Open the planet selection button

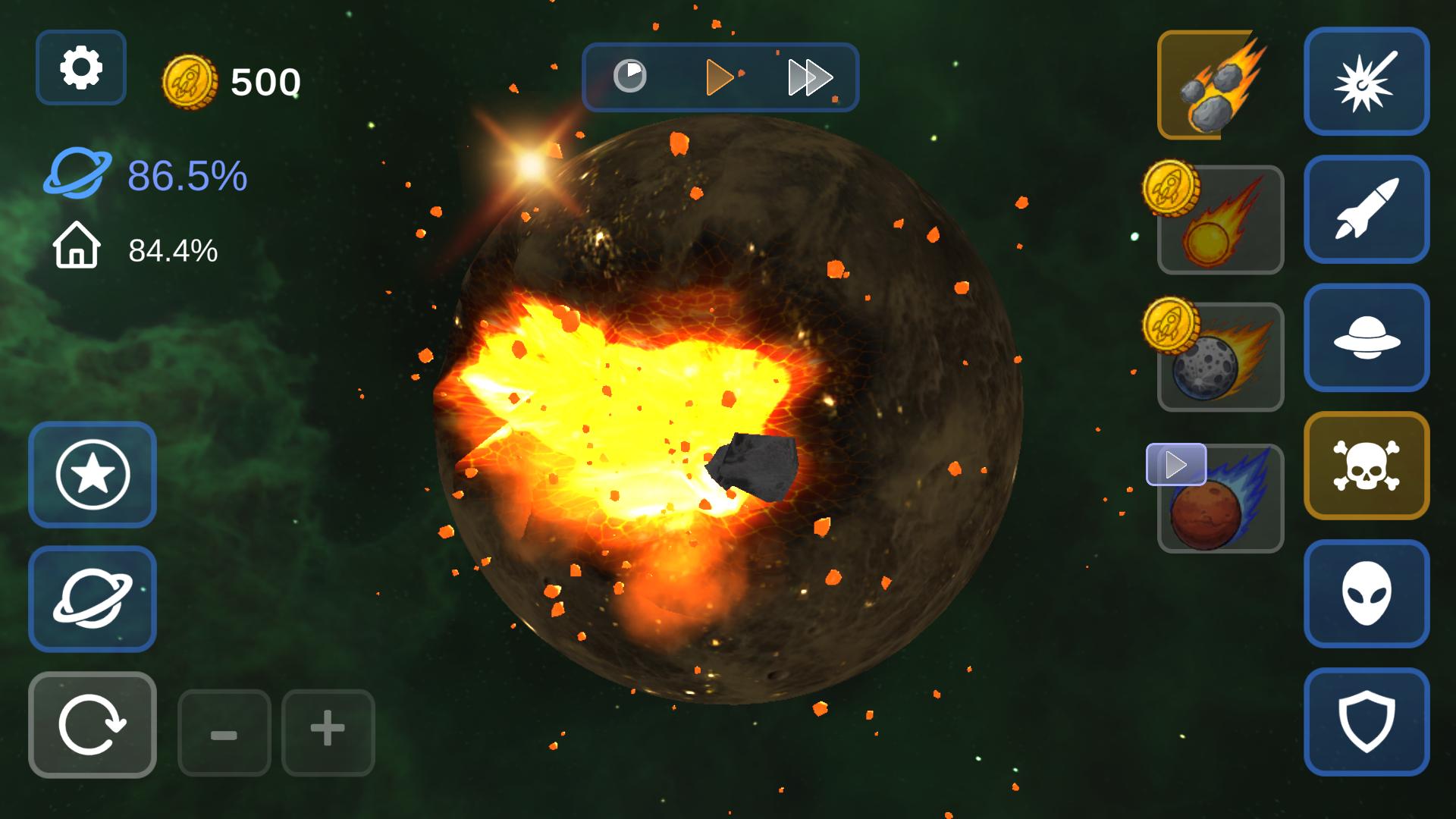[x=93, y=598]
